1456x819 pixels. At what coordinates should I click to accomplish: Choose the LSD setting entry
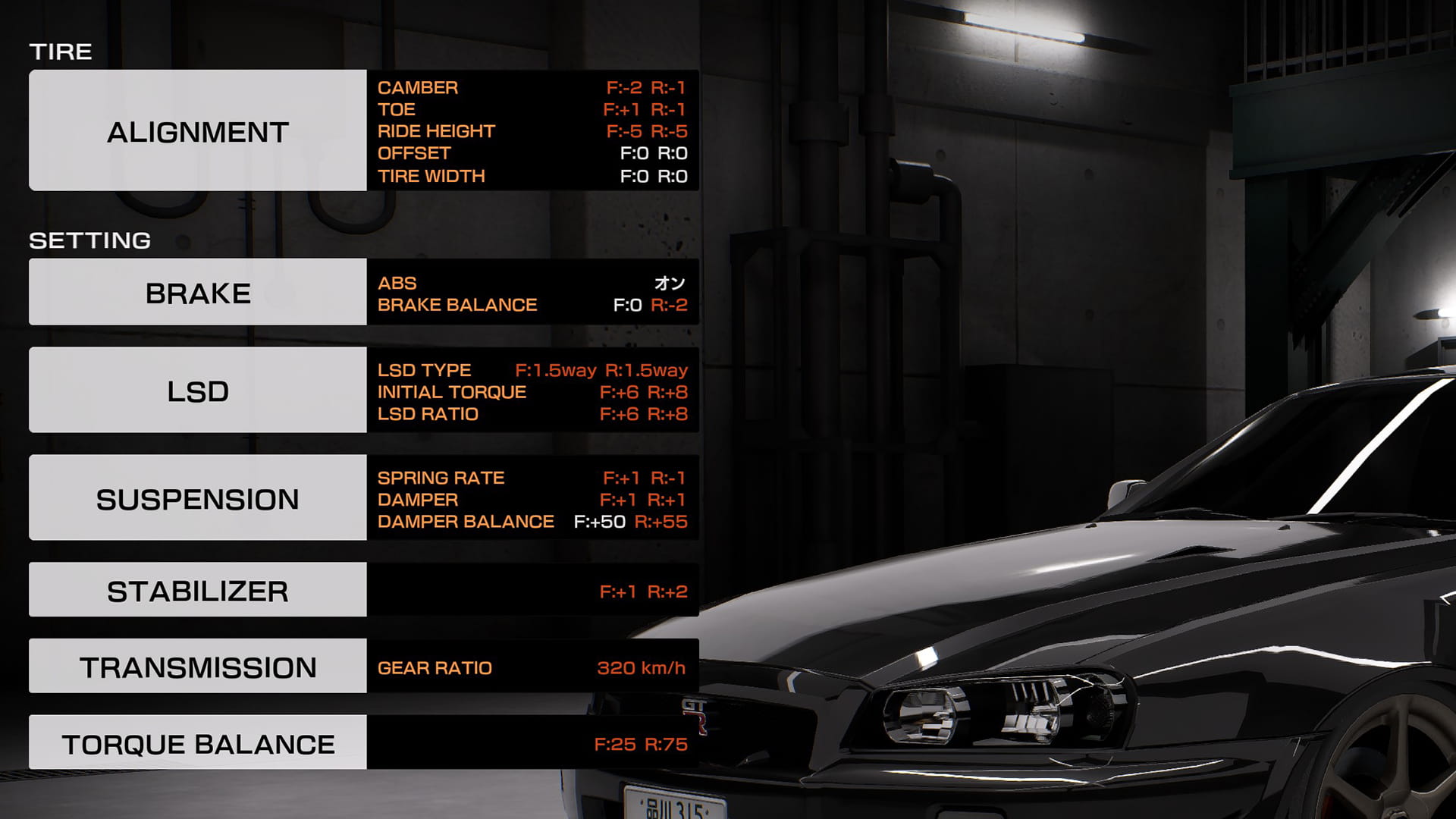tap(197, 391)
